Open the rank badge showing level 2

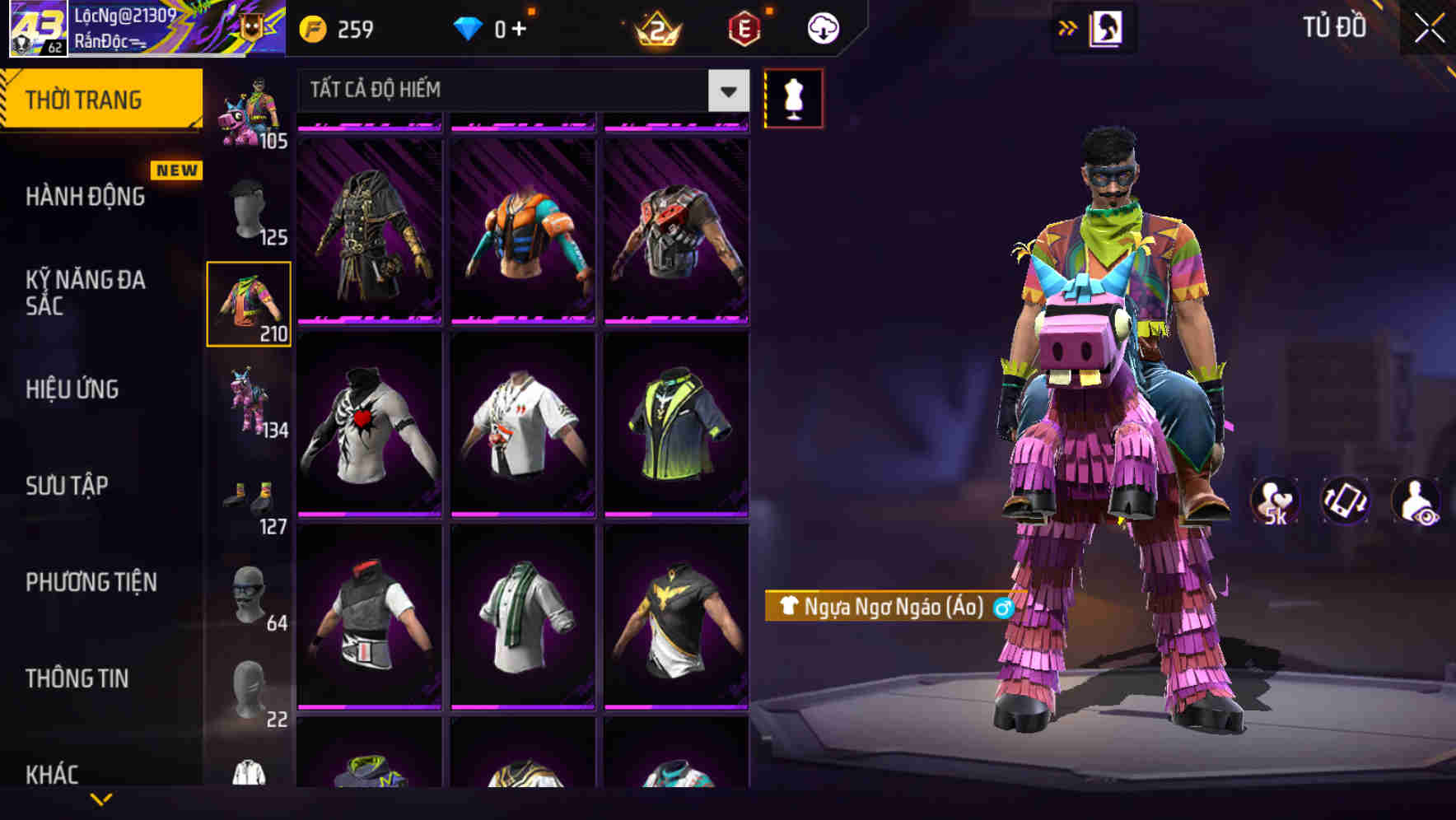[x=655, y=29]
